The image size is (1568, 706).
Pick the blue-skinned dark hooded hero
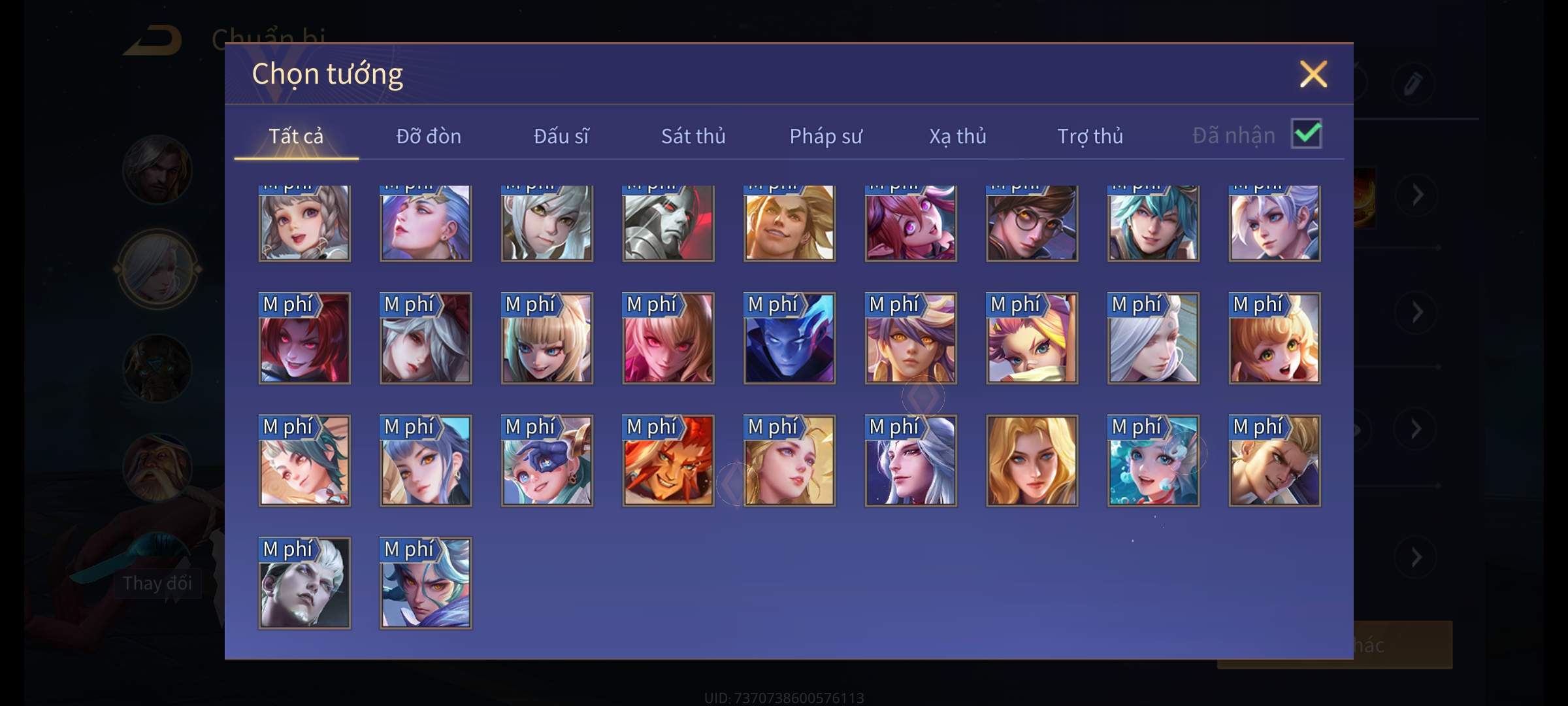tap(789, 338)
